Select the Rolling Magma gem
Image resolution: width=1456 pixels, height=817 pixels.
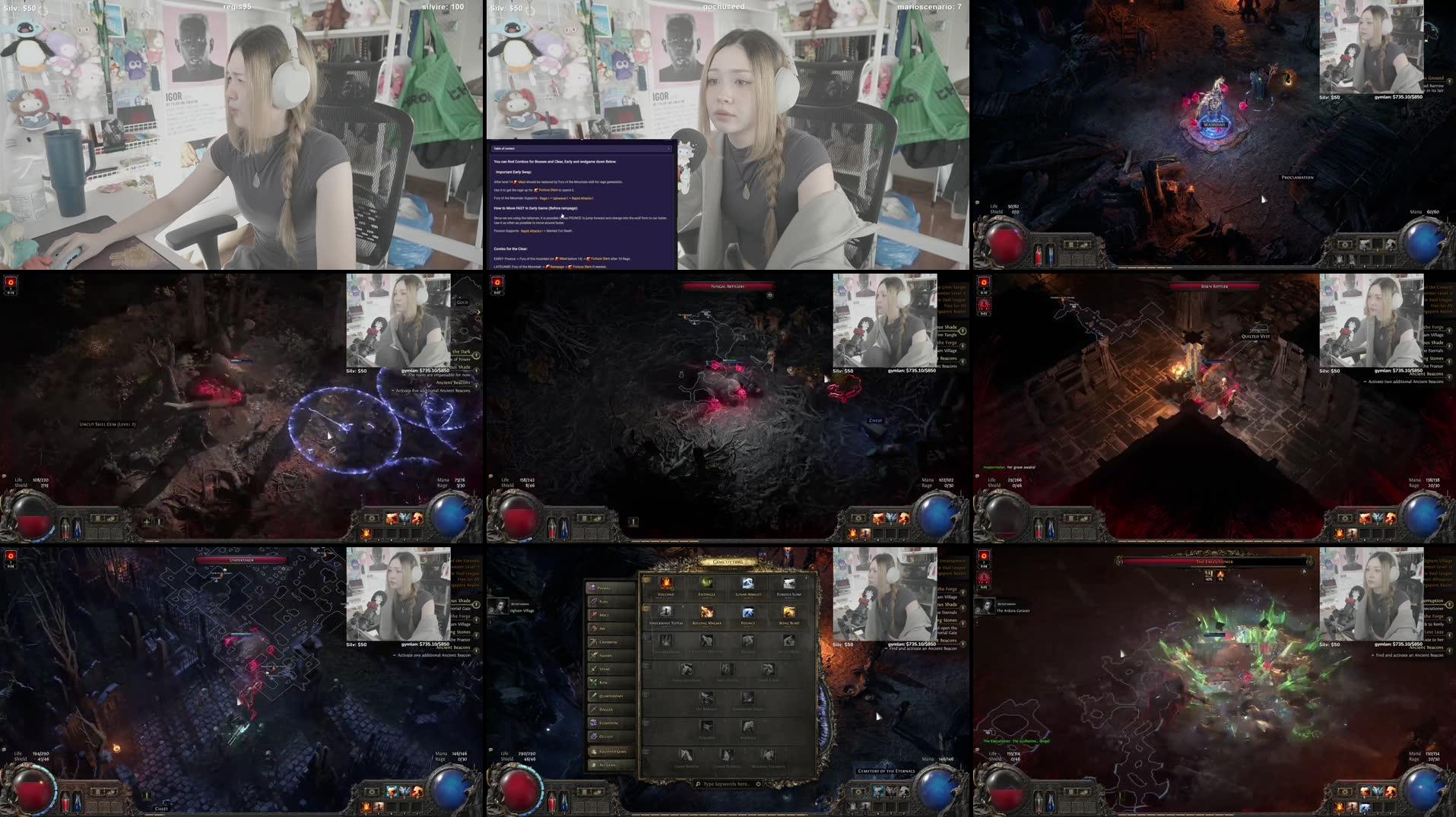(706, 613)
